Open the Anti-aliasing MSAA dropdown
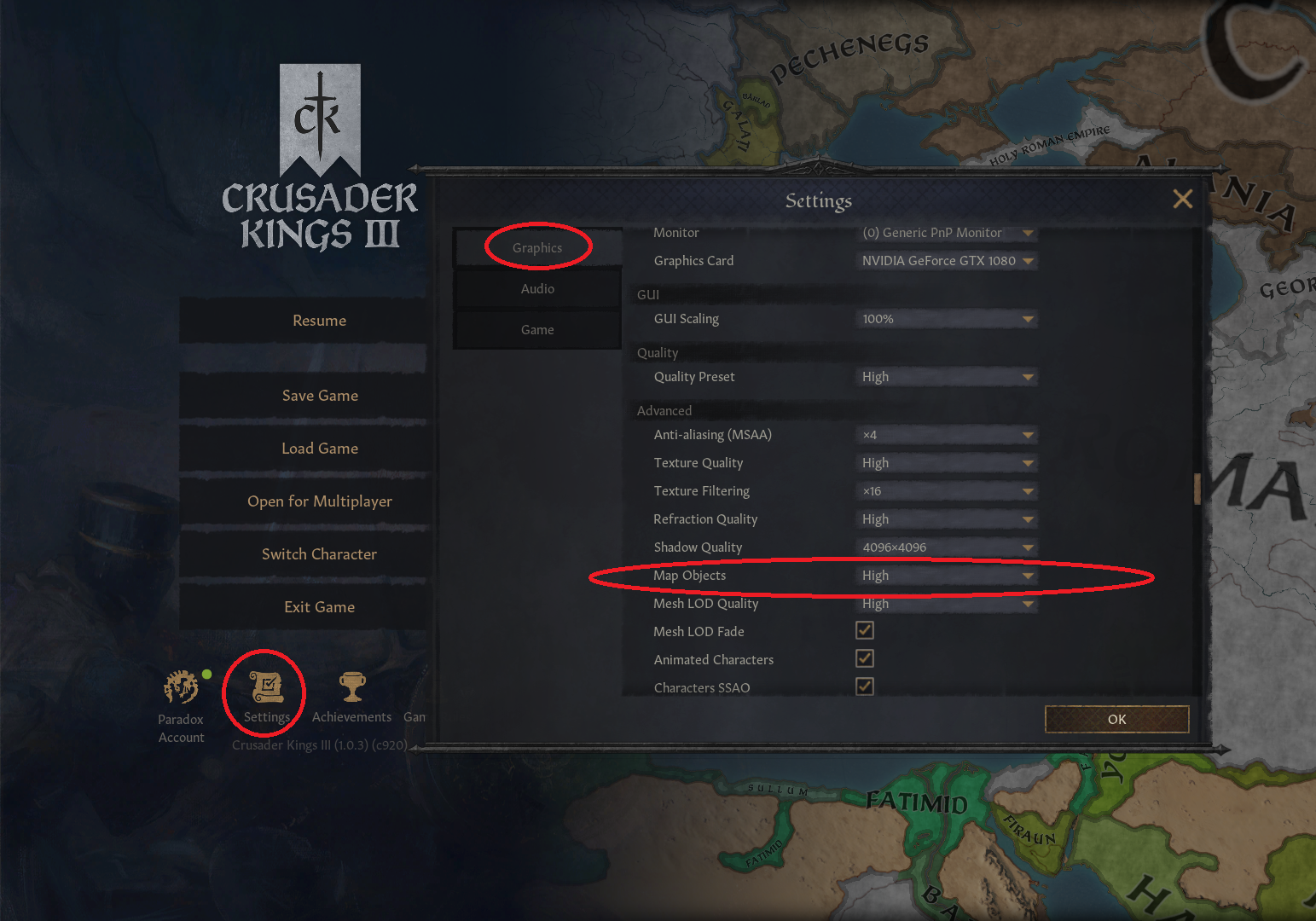 click(x=946, y=435)
